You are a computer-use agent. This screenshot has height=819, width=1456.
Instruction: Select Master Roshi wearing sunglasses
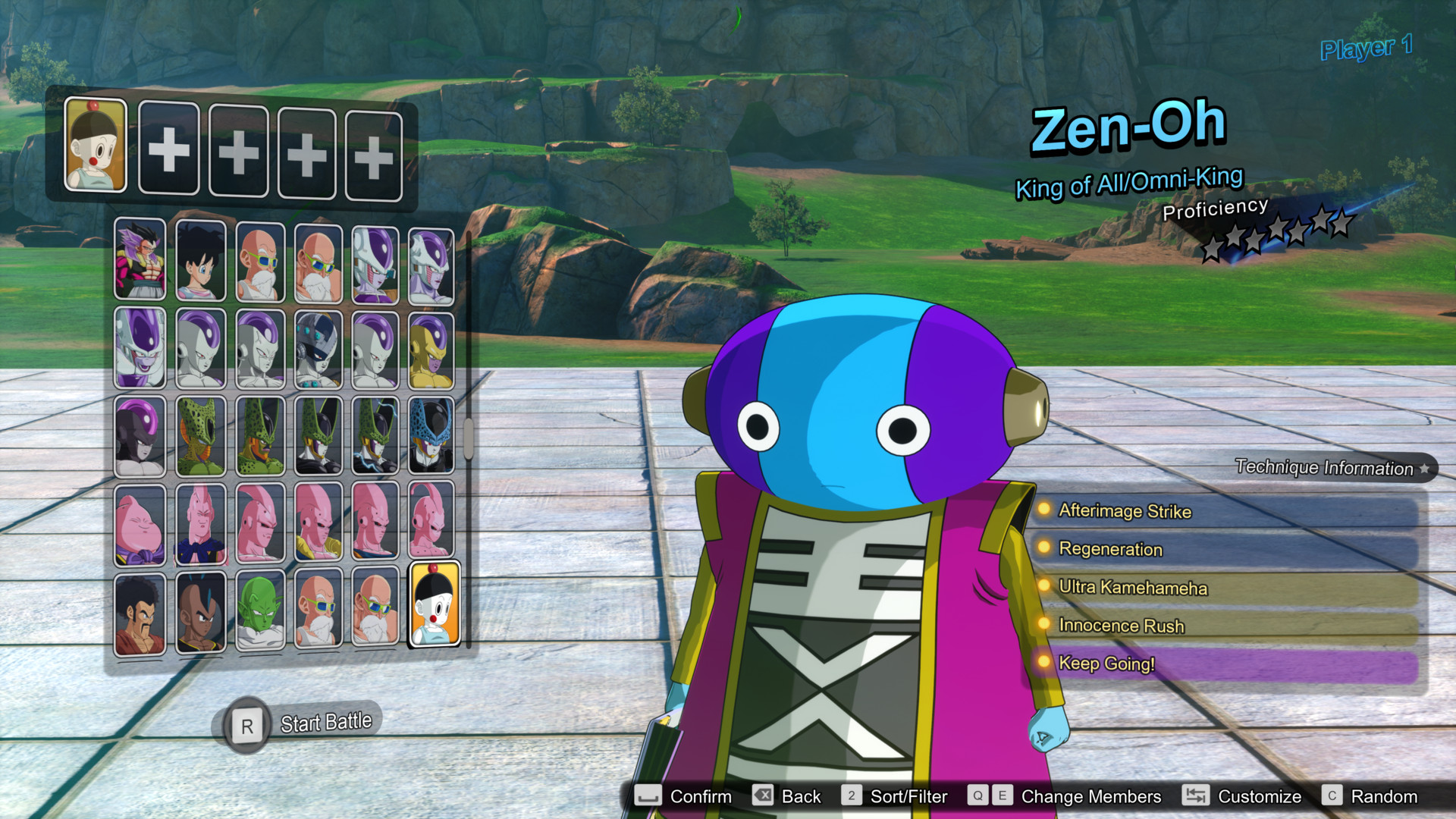259,263
